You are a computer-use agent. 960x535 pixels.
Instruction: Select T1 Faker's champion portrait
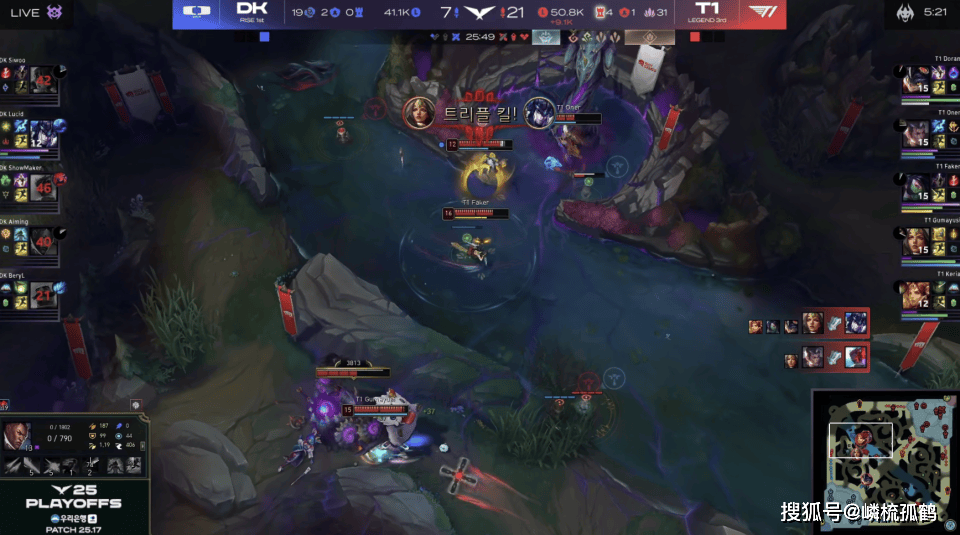pos(917,188)
